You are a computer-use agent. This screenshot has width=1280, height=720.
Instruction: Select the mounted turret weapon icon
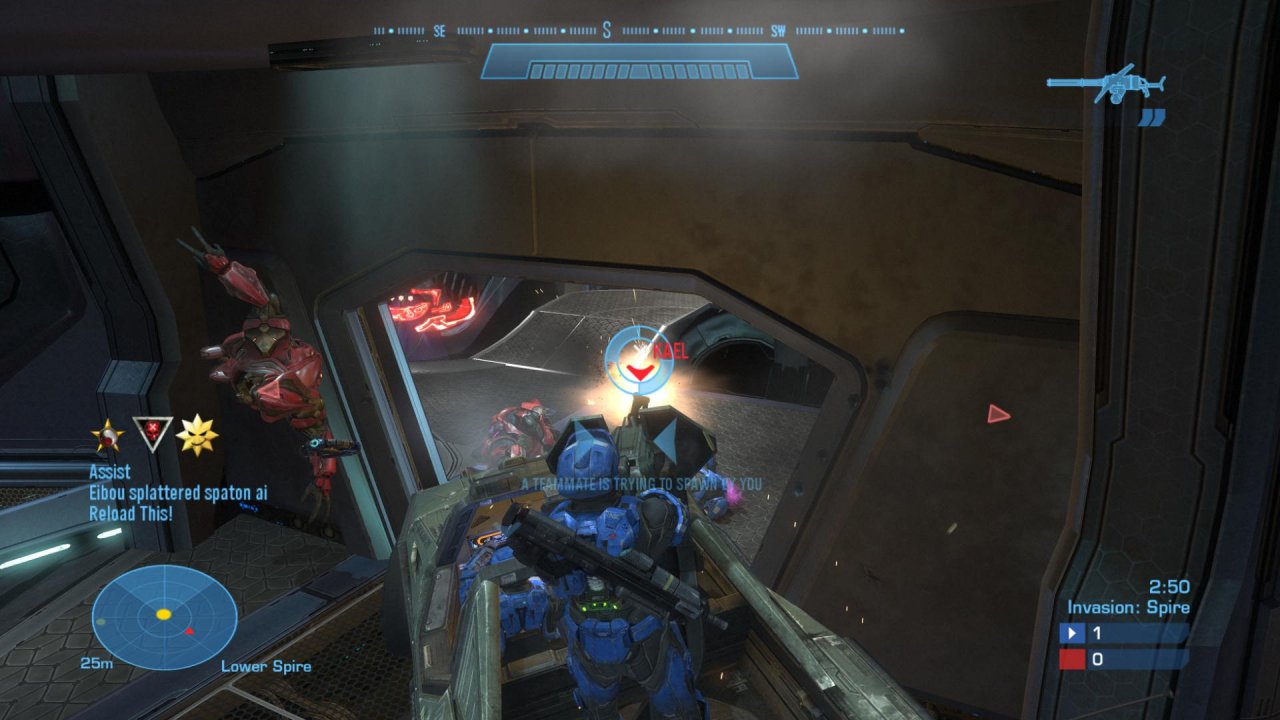tap(1106, 83)
